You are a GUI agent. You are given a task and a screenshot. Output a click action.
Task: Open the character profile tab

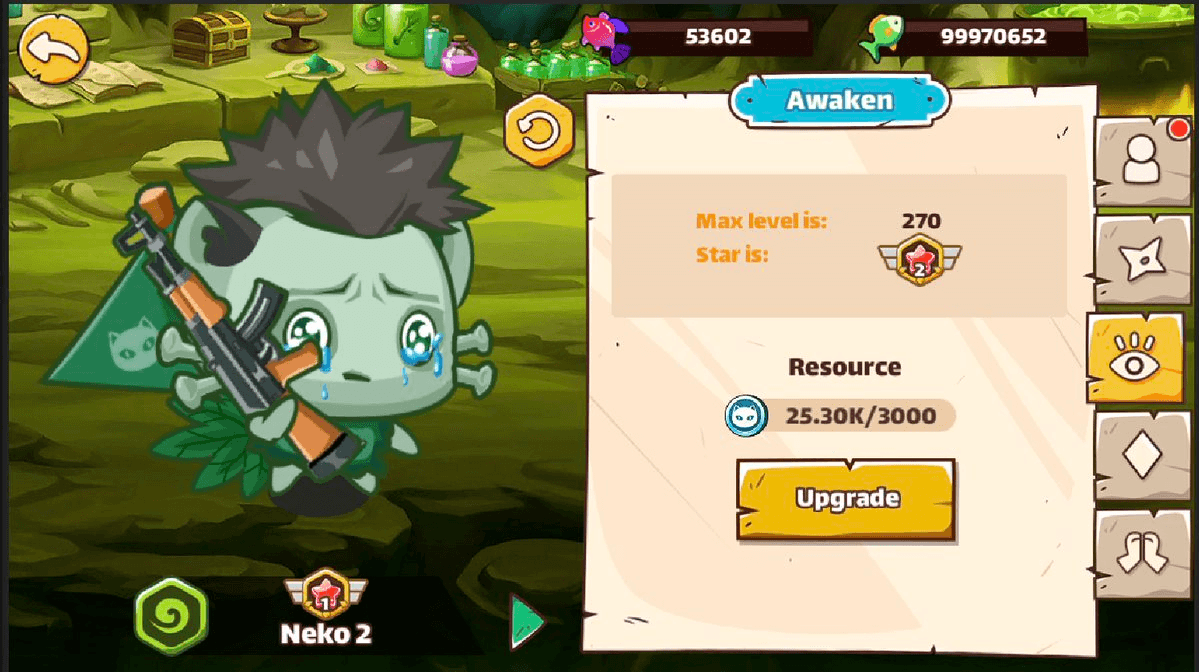[1141, 160]
